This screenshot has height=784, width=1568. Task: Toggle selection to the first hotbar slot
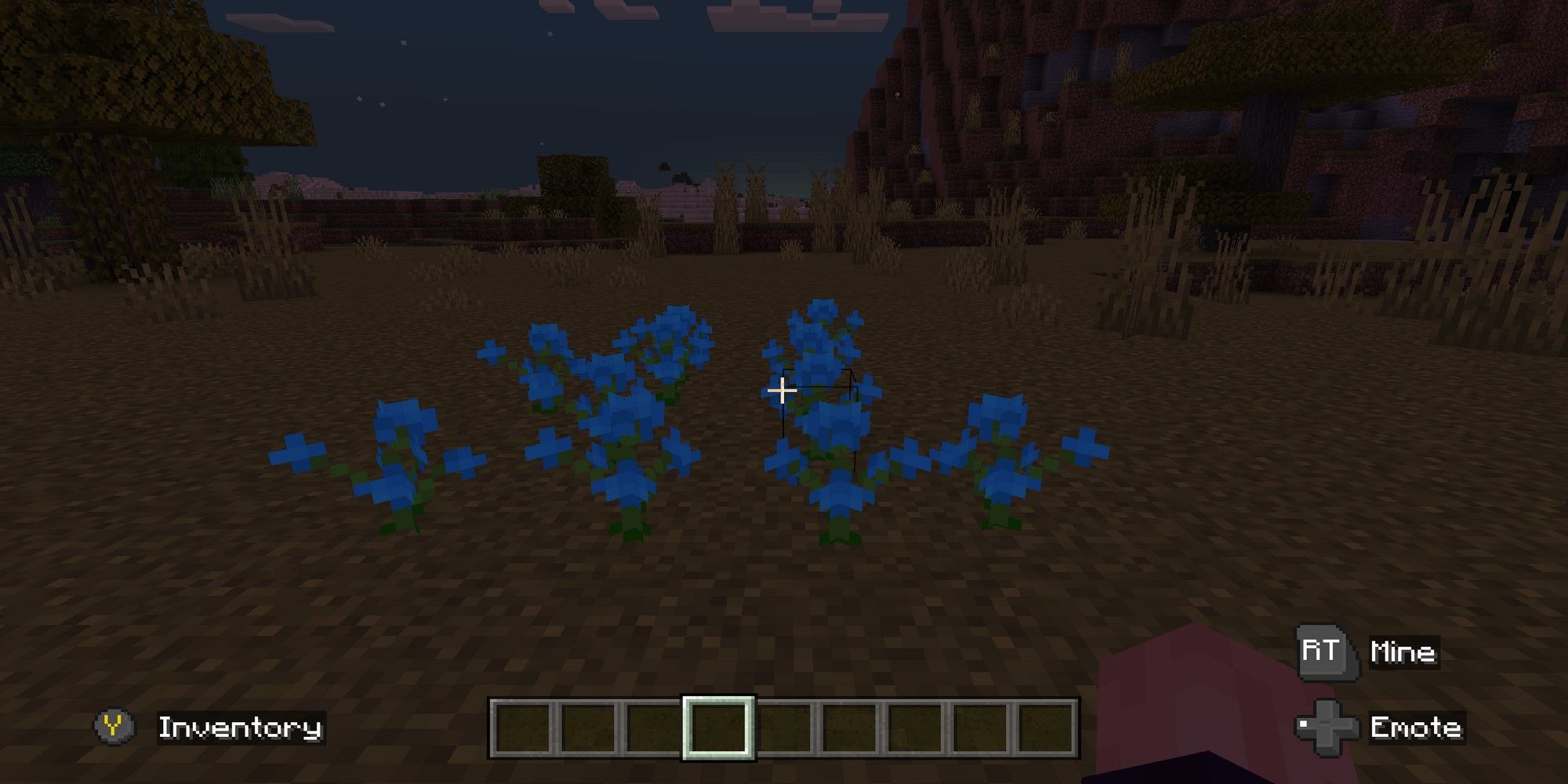click(x=522, y=728)
